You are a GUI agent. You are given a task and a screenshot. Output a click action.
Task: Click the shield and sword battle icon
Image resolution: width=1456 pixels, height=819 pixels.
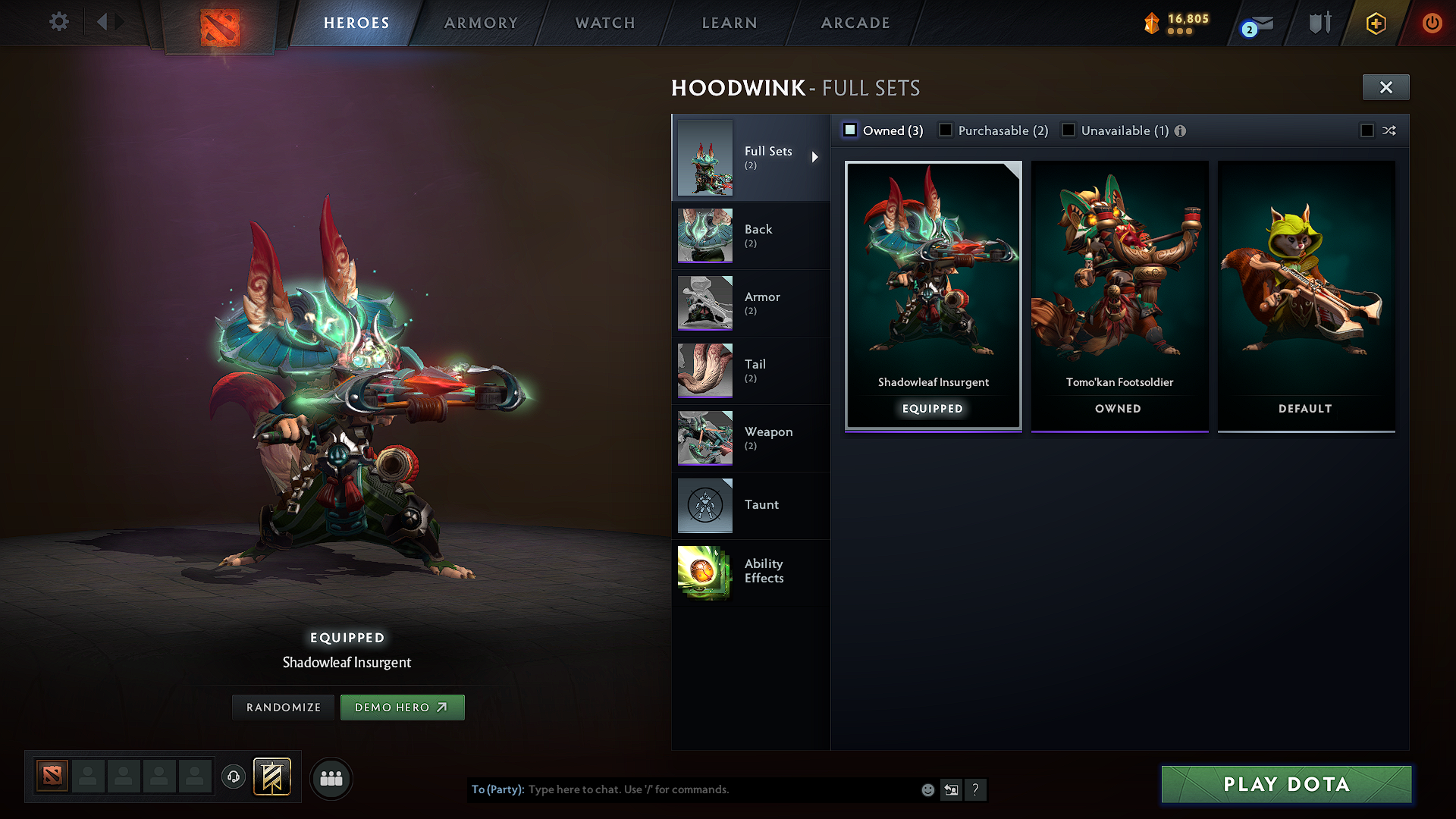pos(1319,23)
